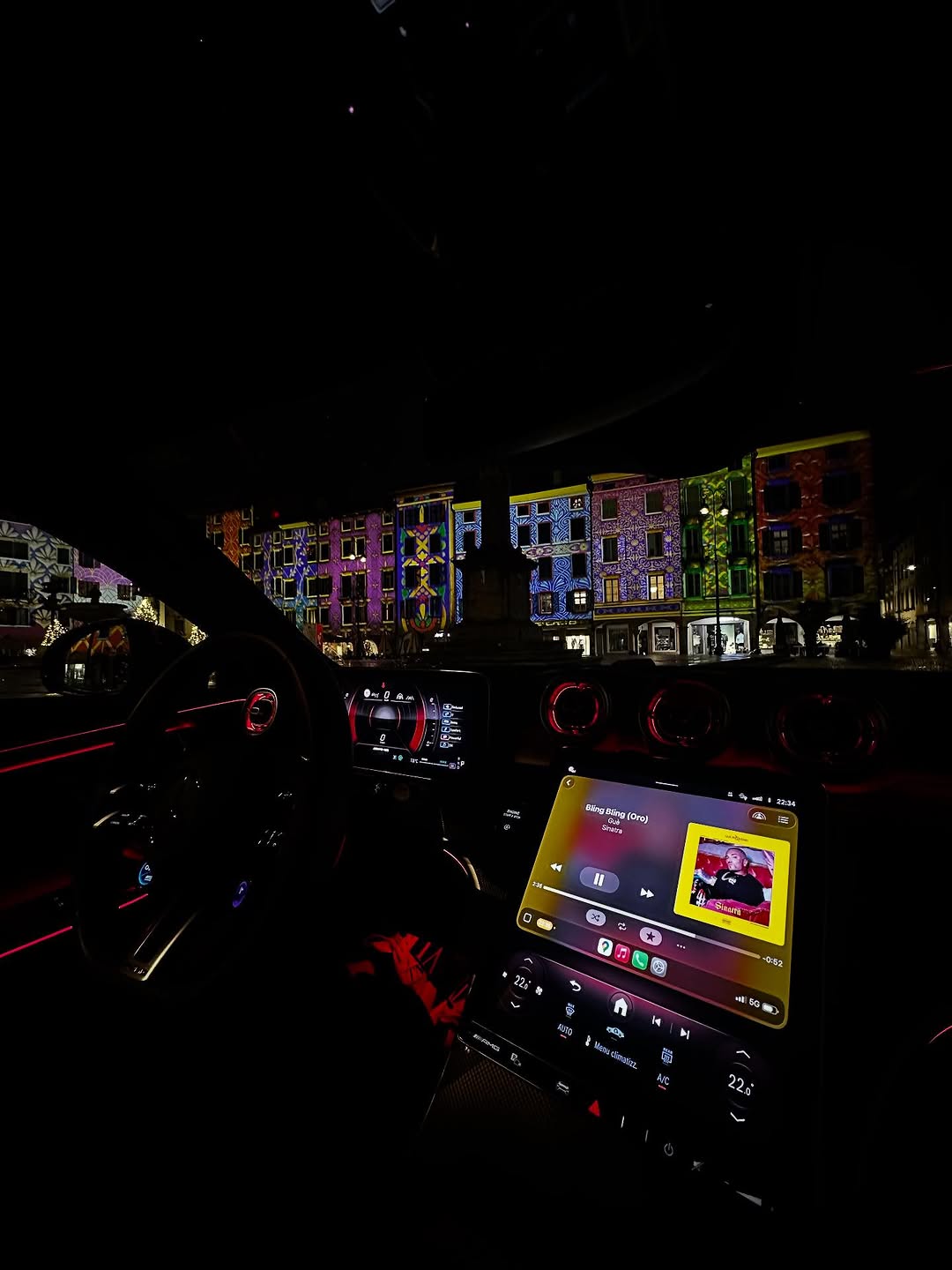Image resolution: width=952 pixels, height=1270 pixels.
Task: Open the Phone app in the dock
Action: pos(640,960)
